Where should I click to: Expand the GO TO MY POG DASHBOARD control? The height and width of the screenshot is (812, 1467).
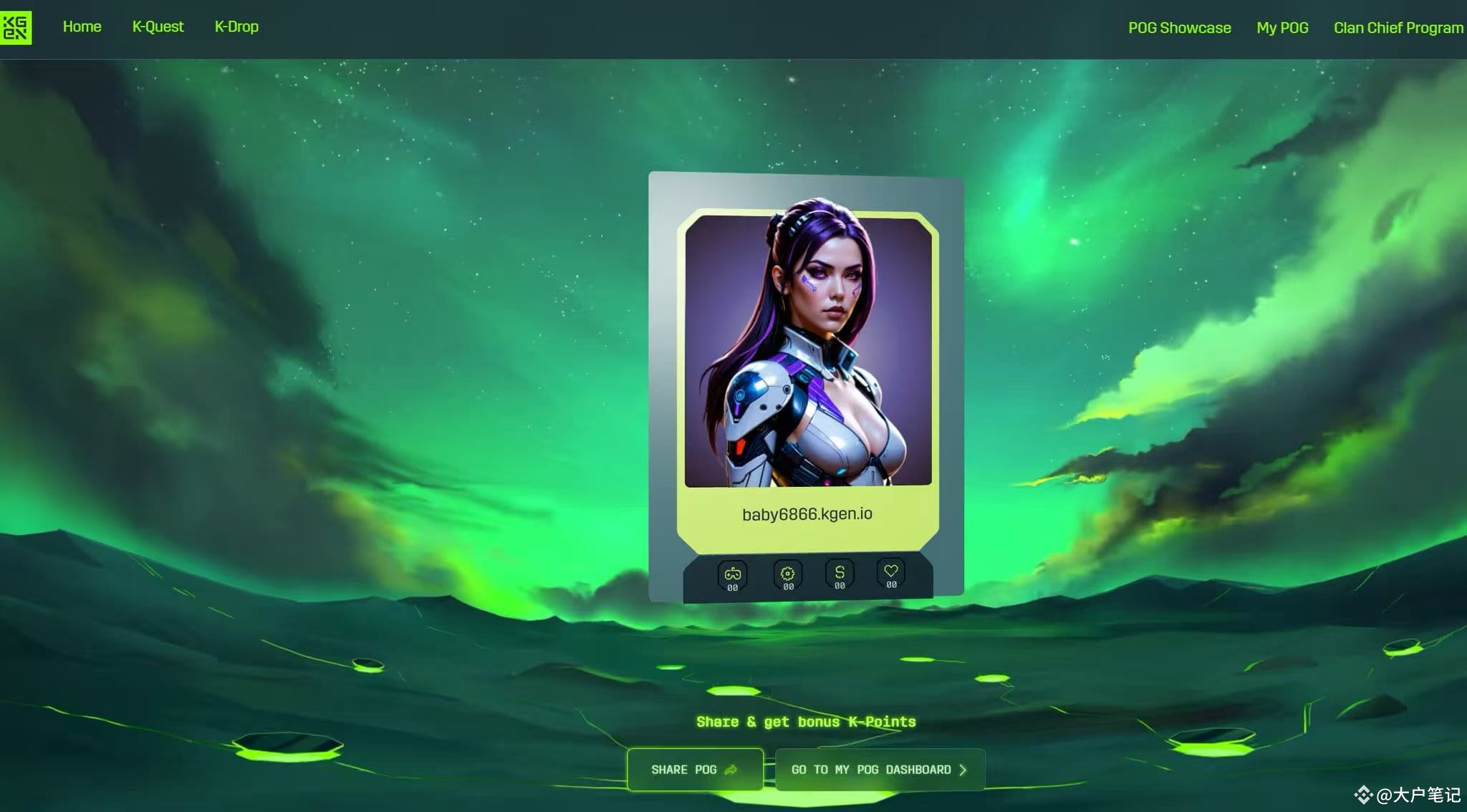879,769
